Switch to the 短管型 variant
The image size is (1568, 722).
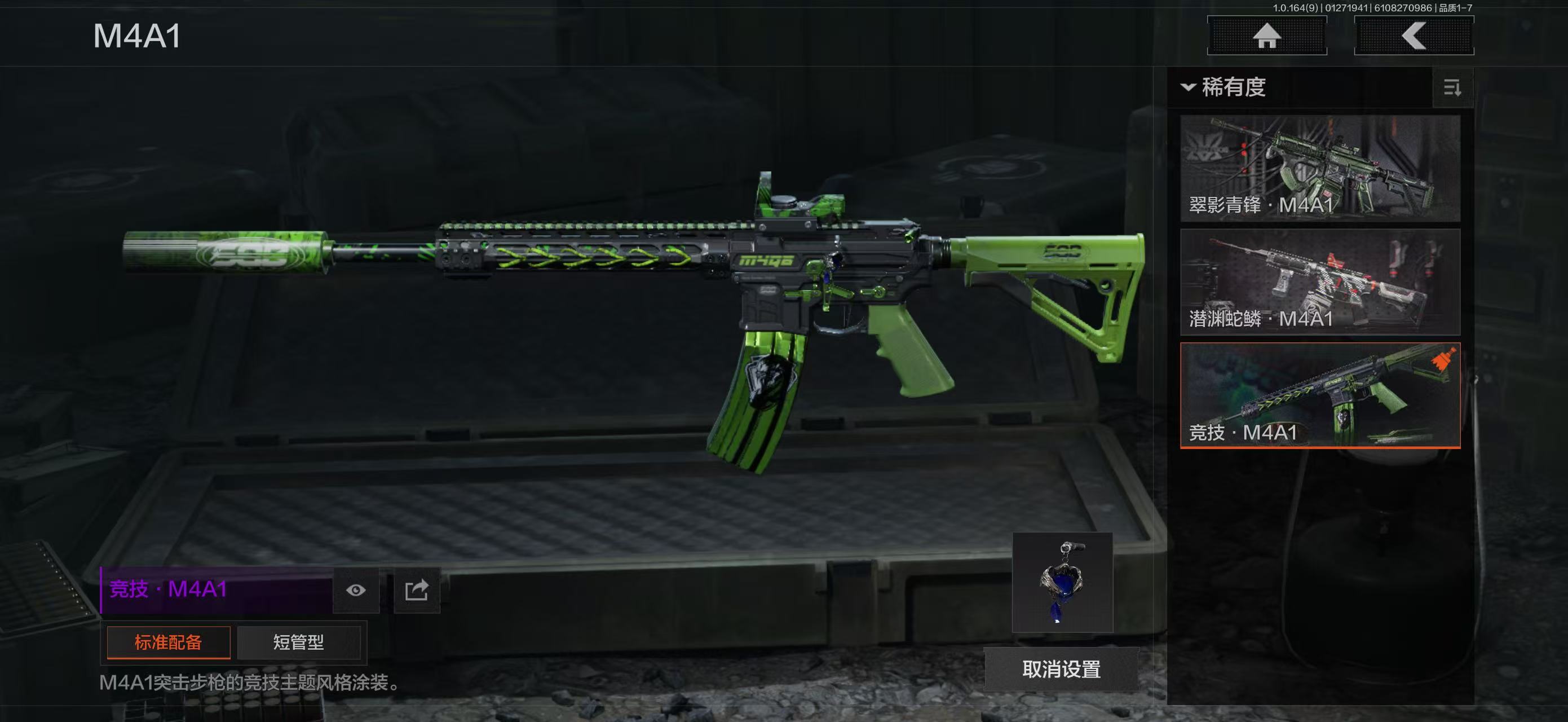coord(298,642)
